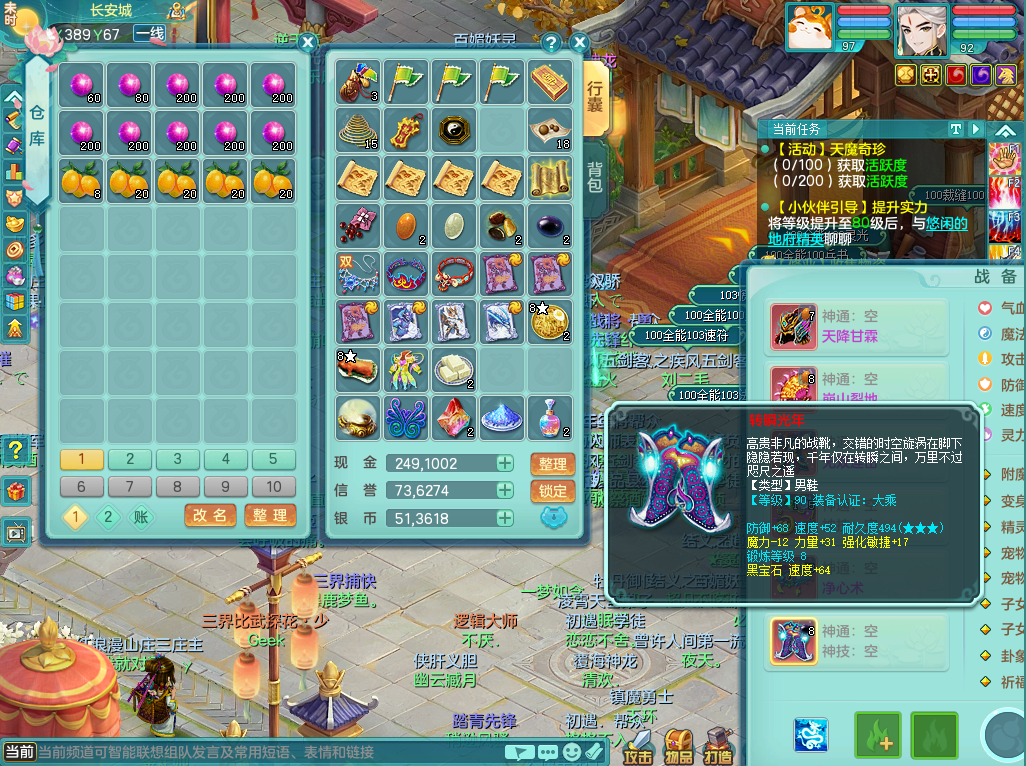Close the inventory bag panel
Image resolution: width=1026 pixels, height=766 pixels.
578,43
